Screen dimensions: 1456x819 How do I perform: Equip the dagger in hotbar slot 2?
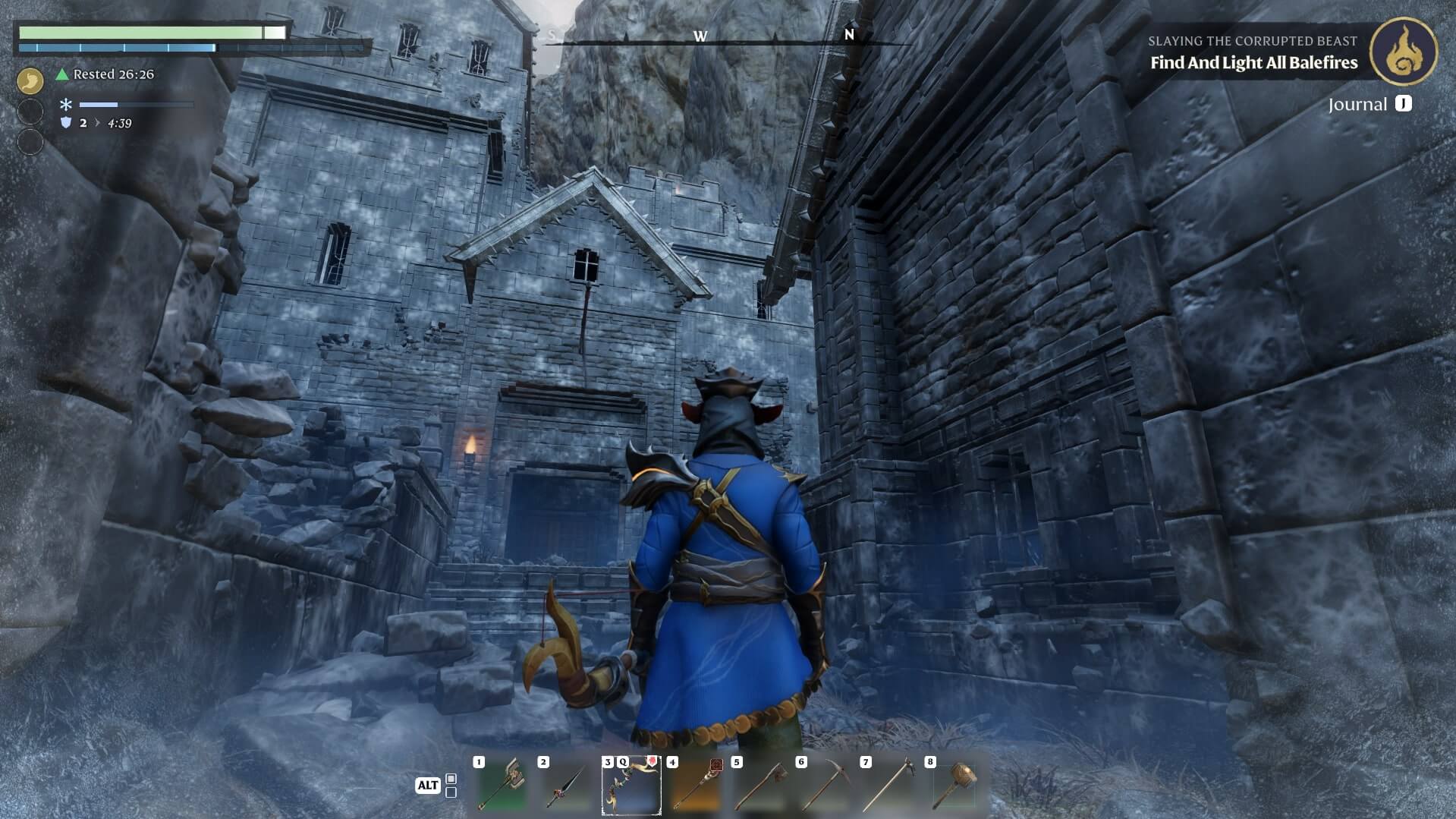(566, 786)
